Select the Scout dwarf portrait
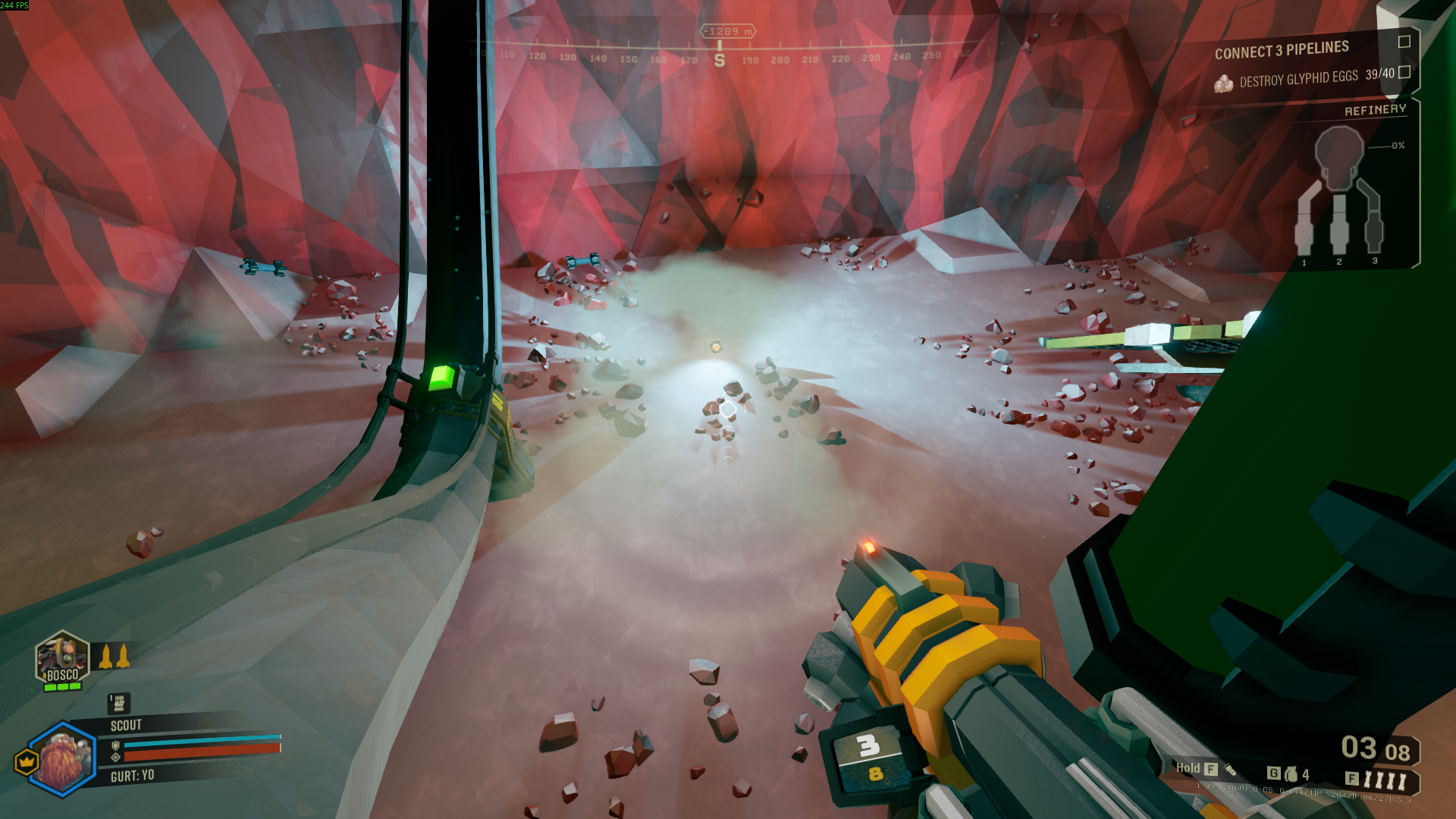Image resolution: width=1456 pixels, height=819 pixels. point(64,759)
